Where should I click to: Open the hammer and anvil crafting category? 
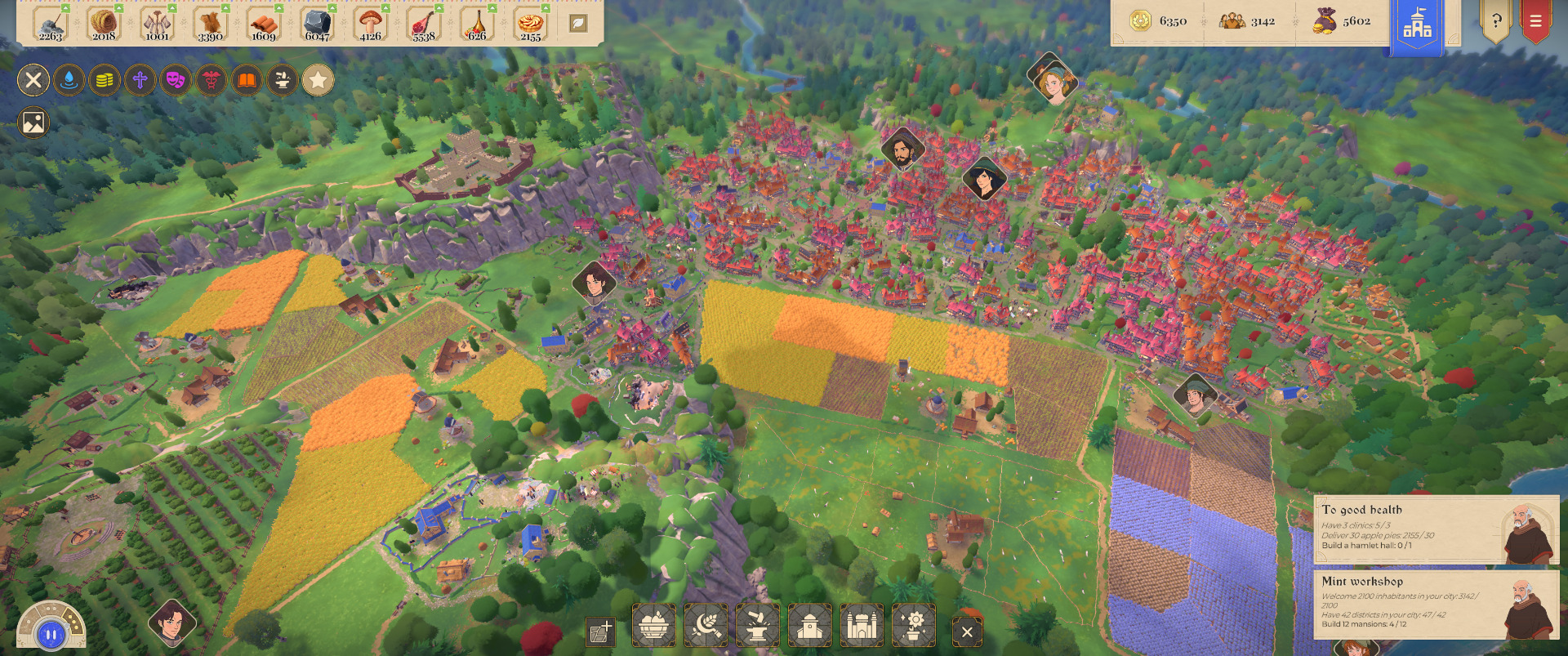coord(757,627)
